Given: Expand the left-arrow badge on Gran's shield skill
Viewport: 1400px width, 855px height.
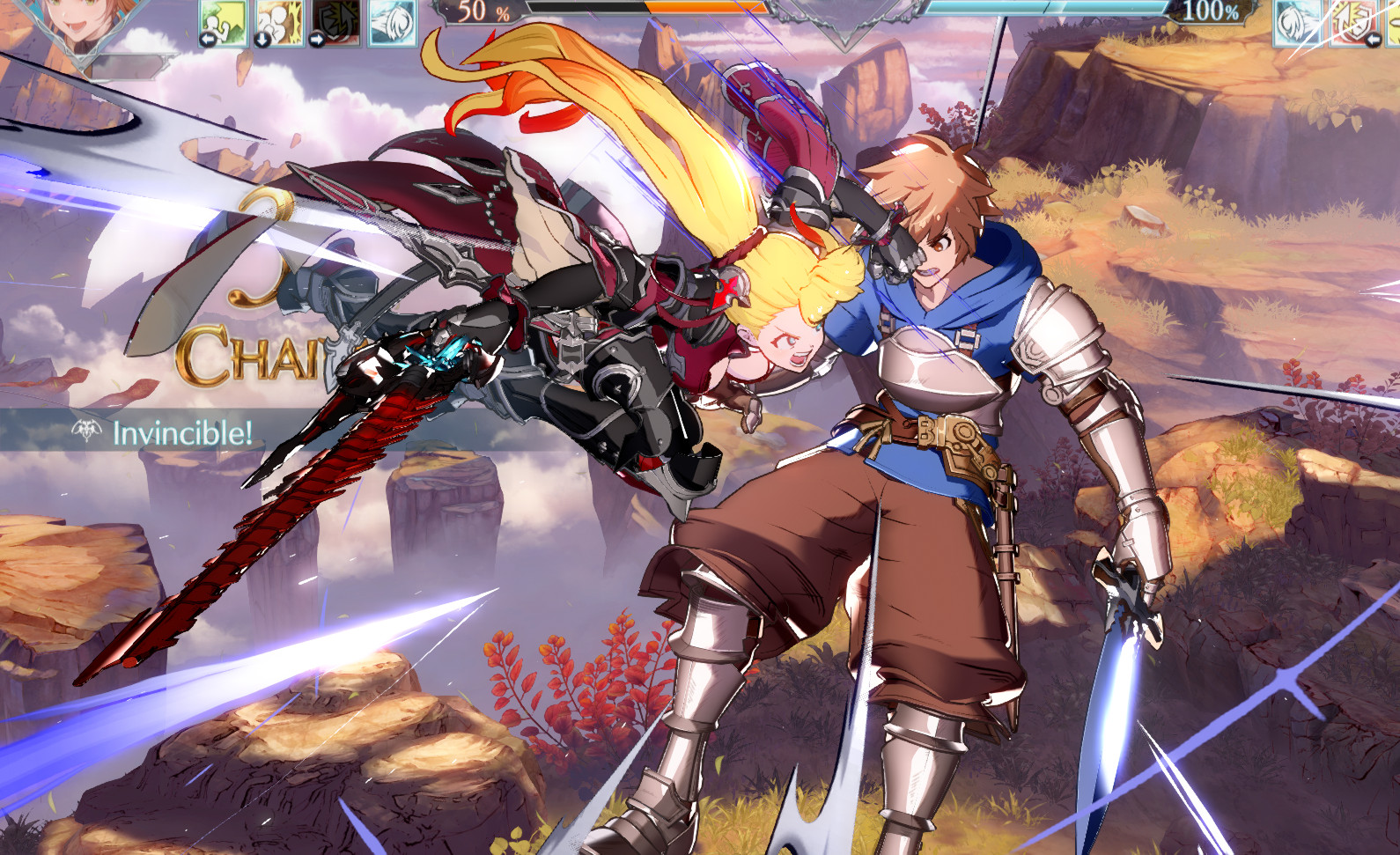Looking at the screenshot, I should 1374,39.
